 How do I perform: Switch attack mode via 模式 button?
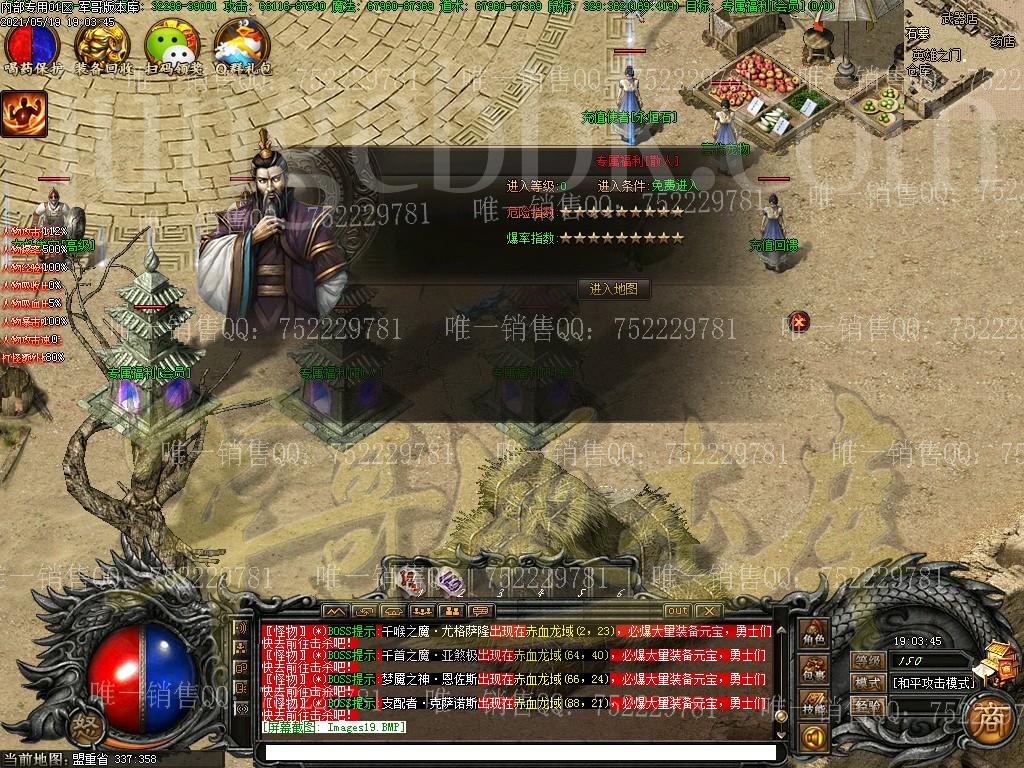(x=868, y=683)
